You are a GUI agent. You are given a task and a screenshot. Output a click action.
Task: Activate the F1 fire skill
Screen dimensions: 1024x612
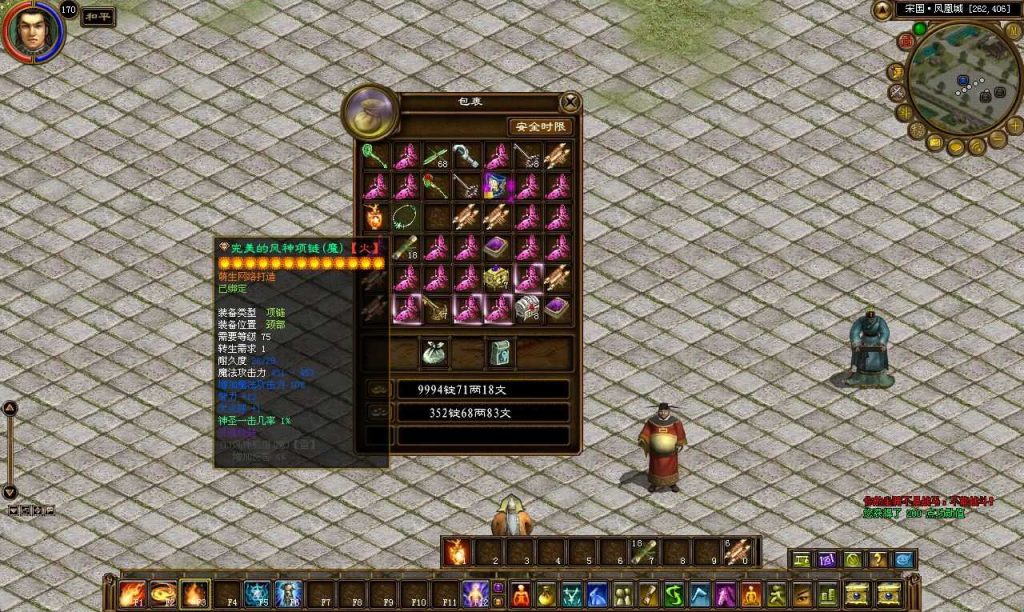(x=133, y=593)
